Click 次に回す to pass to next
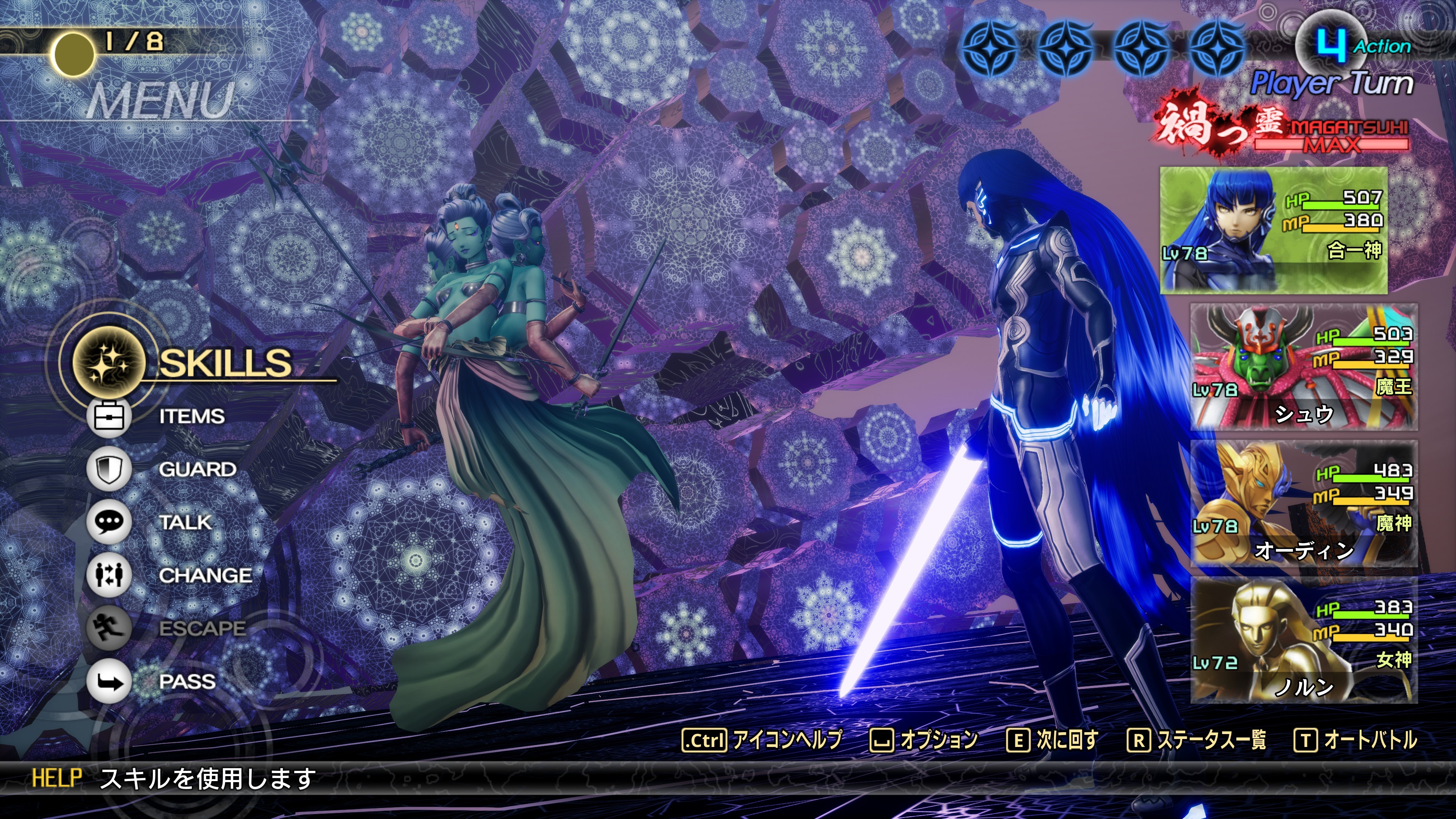This screenshot has height=819, width=1456. (x=1053, y=740)
